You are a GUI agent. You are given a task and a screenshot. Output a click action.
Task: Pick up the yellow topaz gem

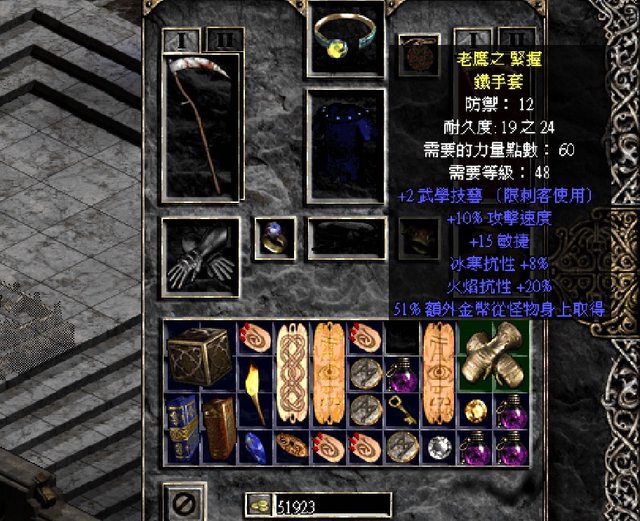[473, 411]
